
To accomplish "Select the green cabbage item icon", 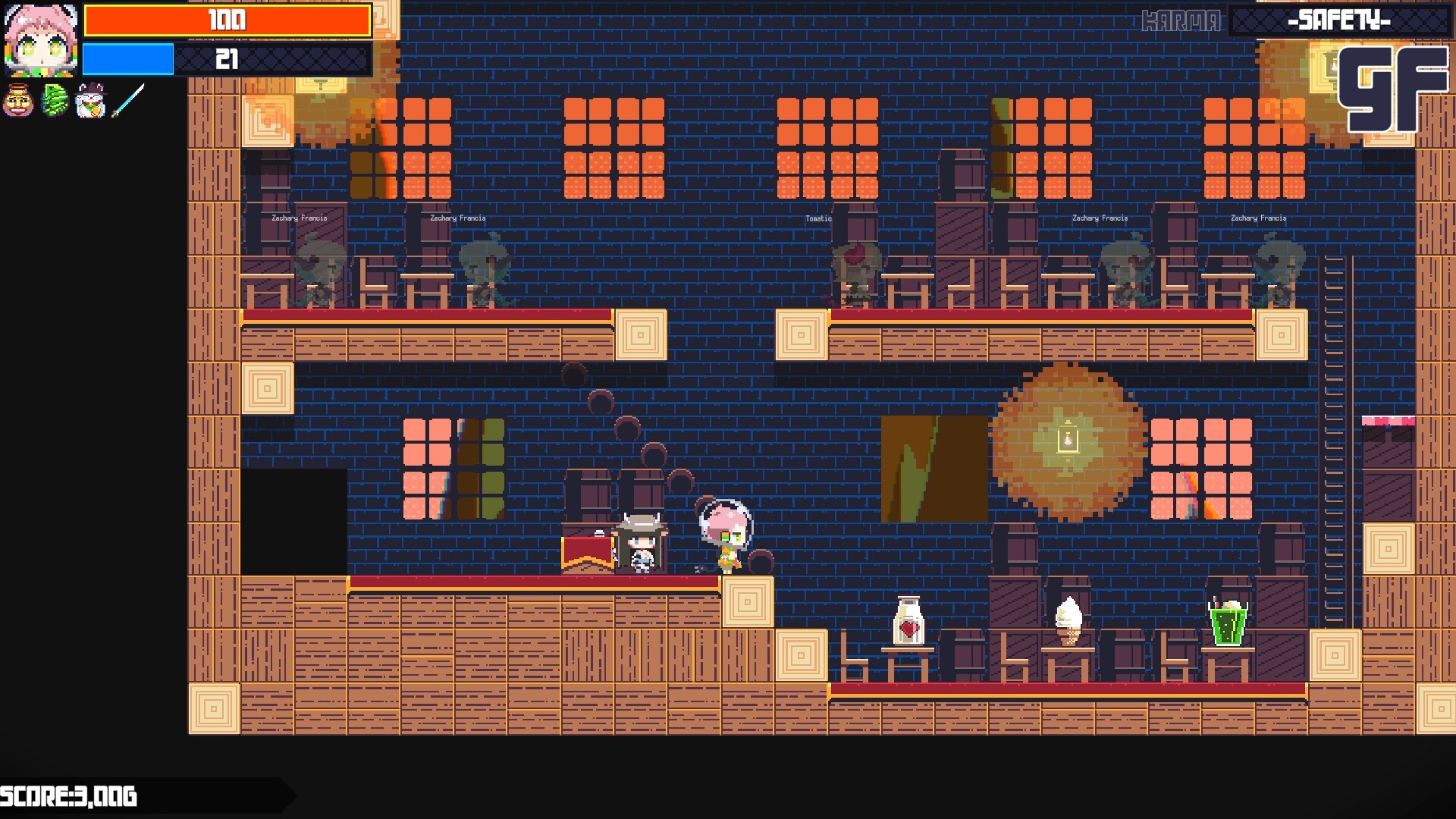I will point(55,100).
